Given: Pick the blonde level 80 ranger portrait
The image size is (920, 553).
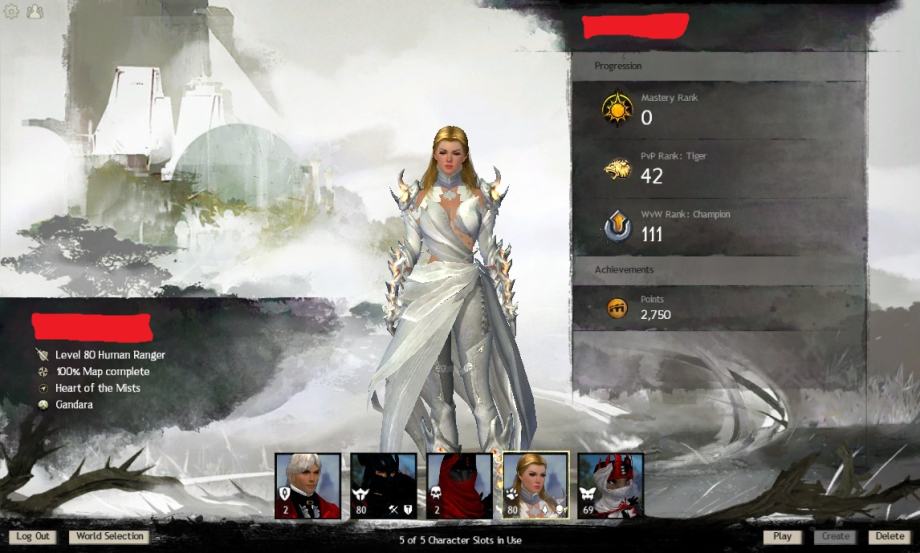Looking at the screenshot, I should click(535, 486).
